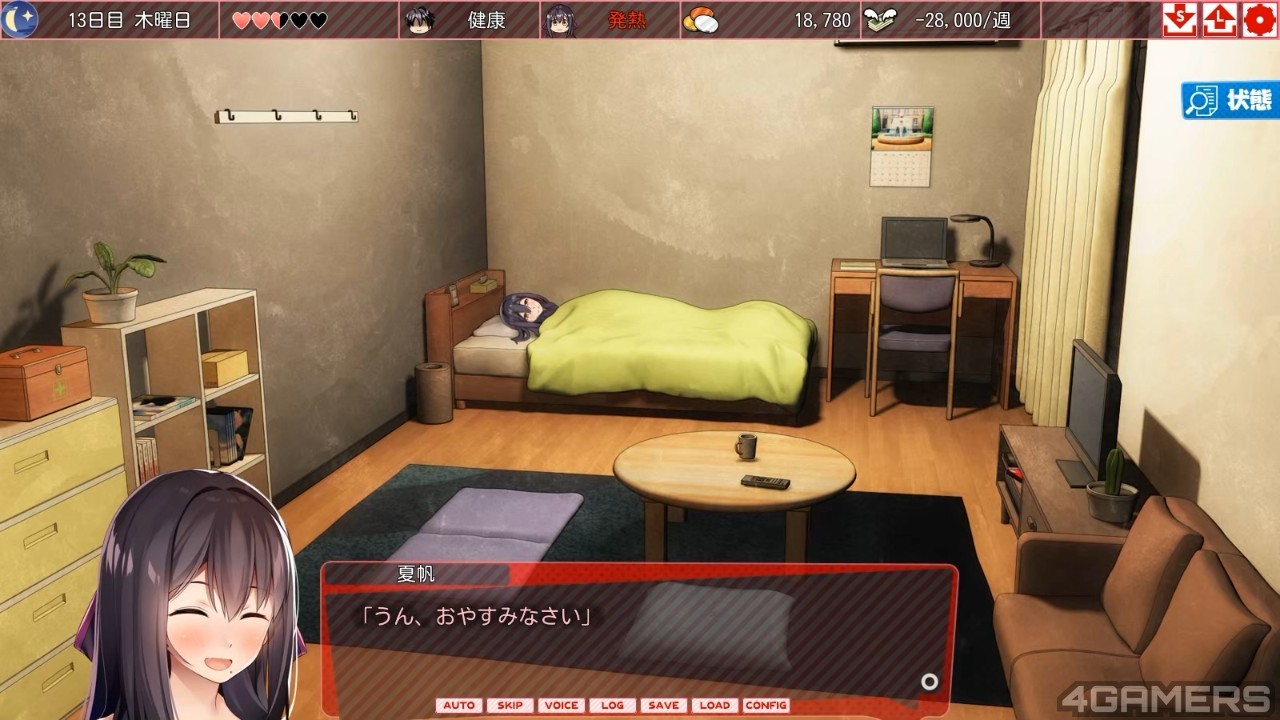1280x720 pixels.
Task: Turn on AUTO text advance
Action: 458,705
